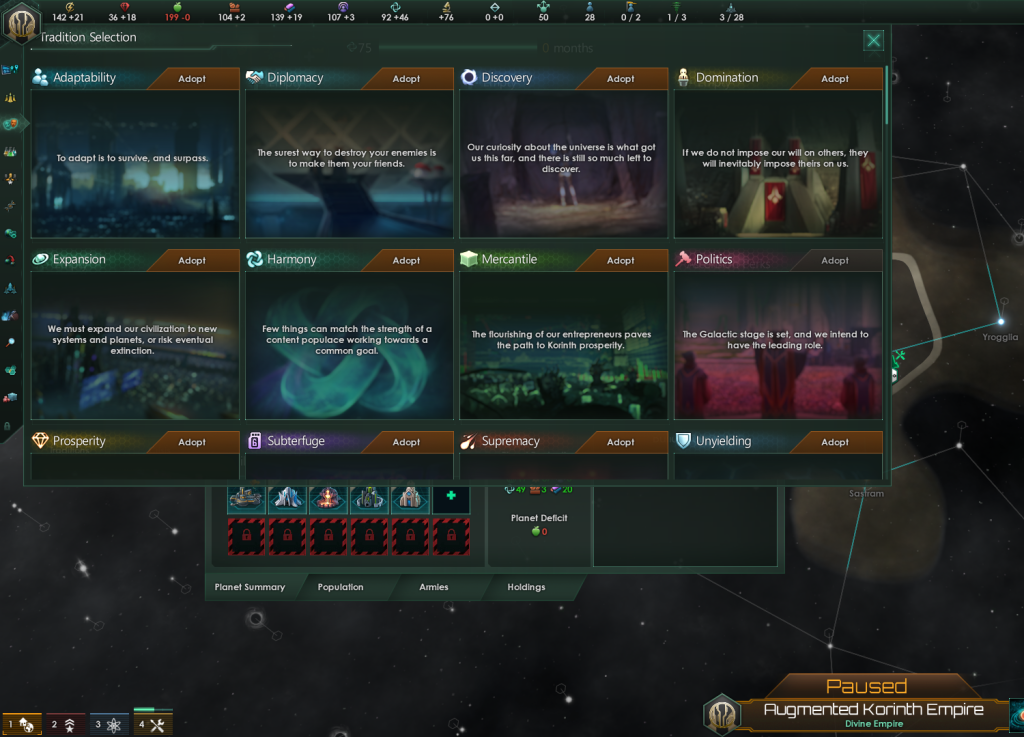The image size is (1024, 737).
Task: Adopt the Unyielding tradition
Action: [x=835, y=442]
